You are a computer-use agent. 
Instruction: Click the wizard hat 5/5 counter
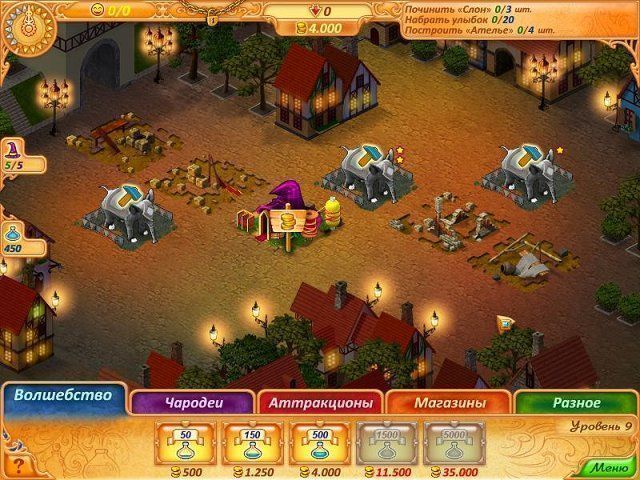14,154
